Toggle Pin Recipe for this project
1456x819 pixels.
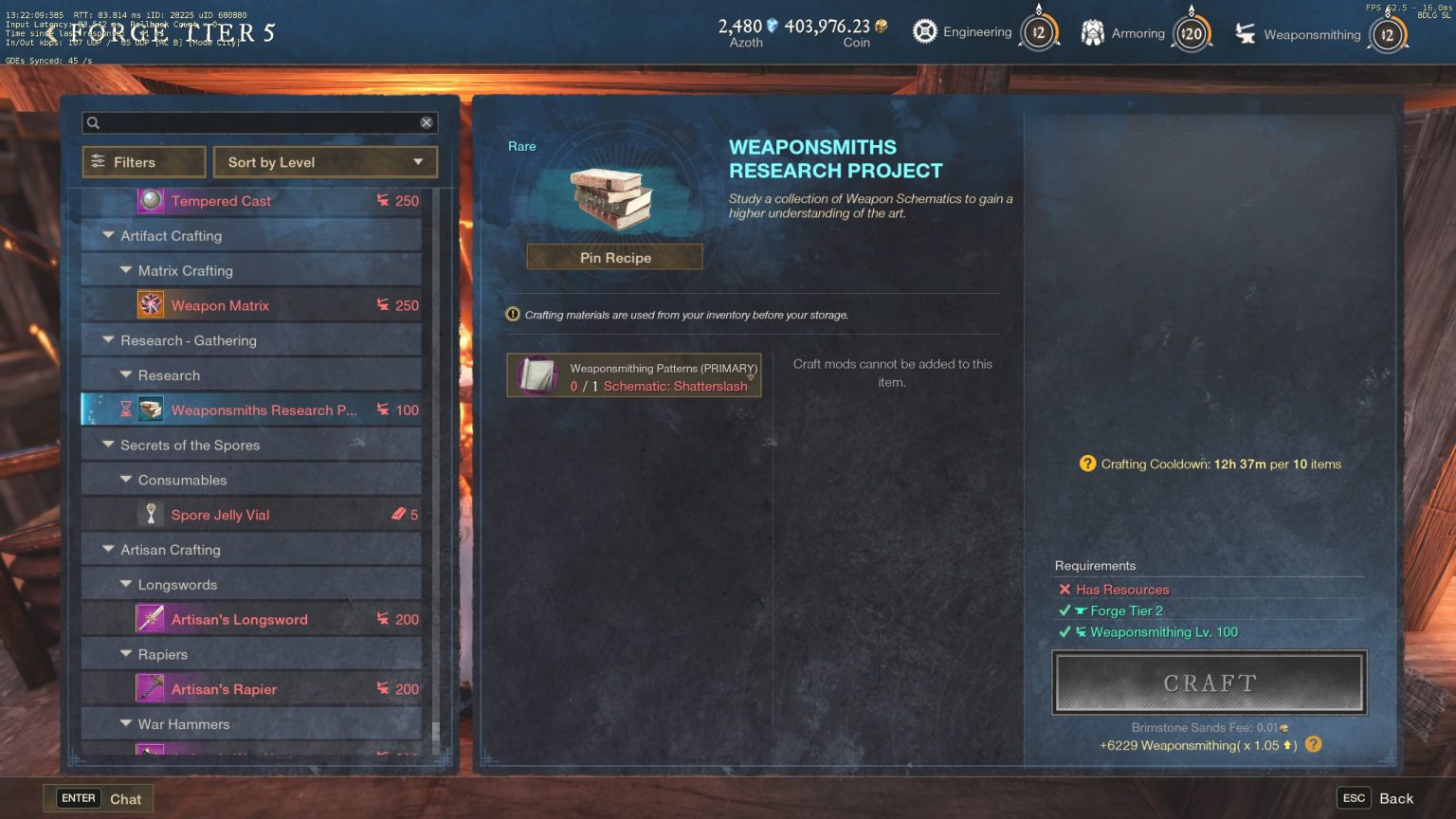614,257
